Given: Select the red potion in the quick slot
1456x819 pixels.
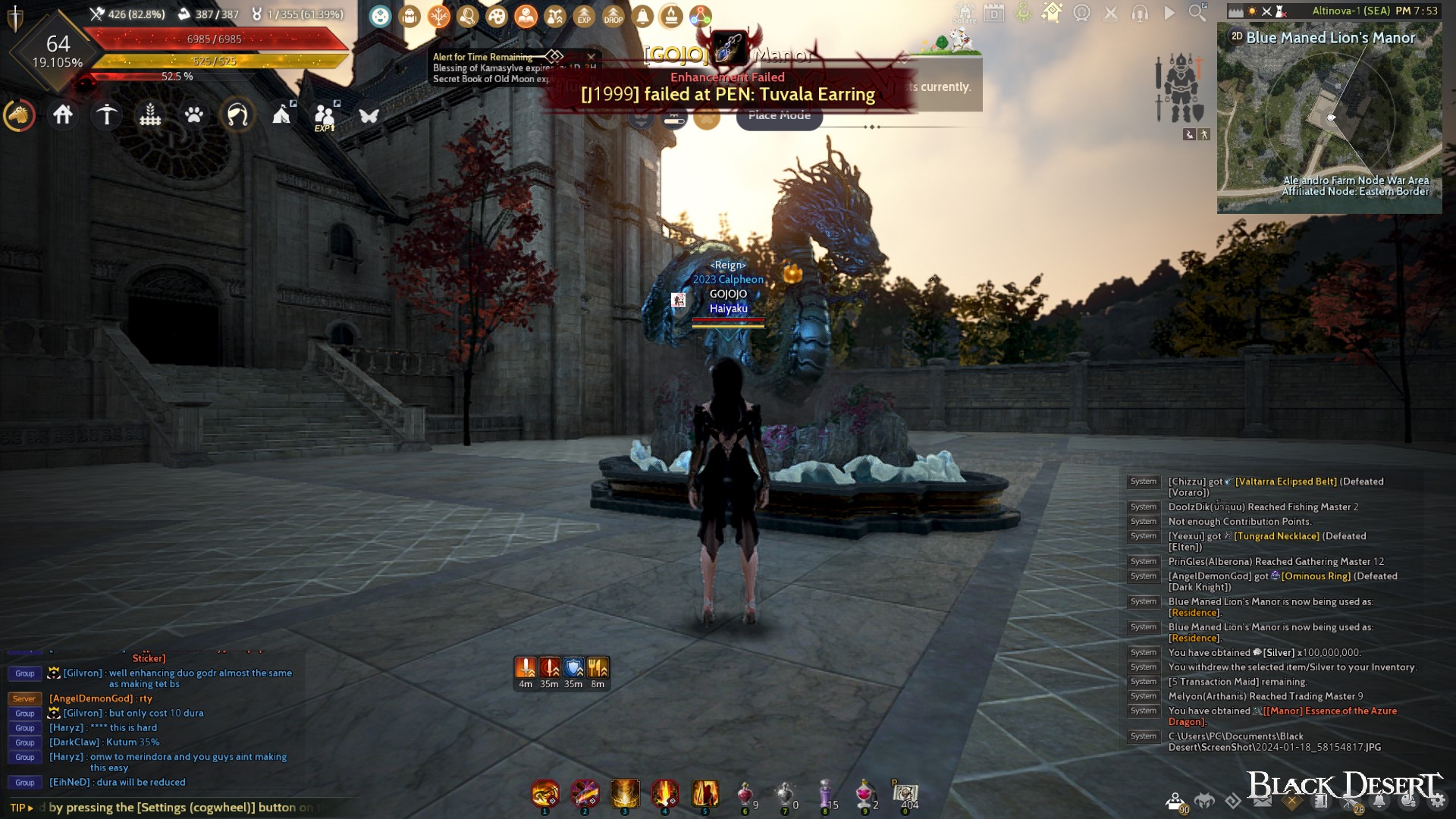Looking at the screenshot, I should pos(744,795).
